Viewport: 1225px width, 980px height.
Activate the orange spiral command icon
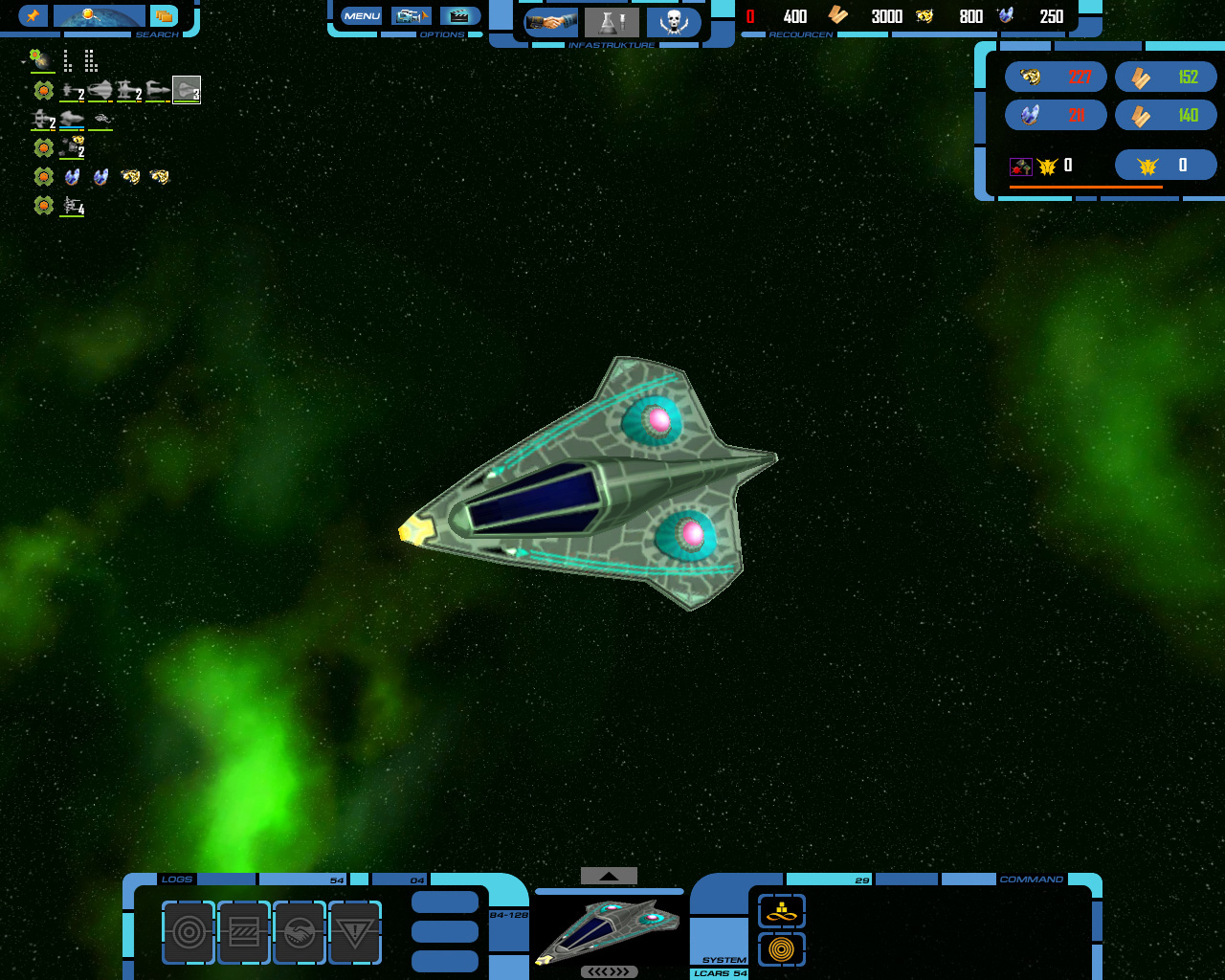point(782,949)
